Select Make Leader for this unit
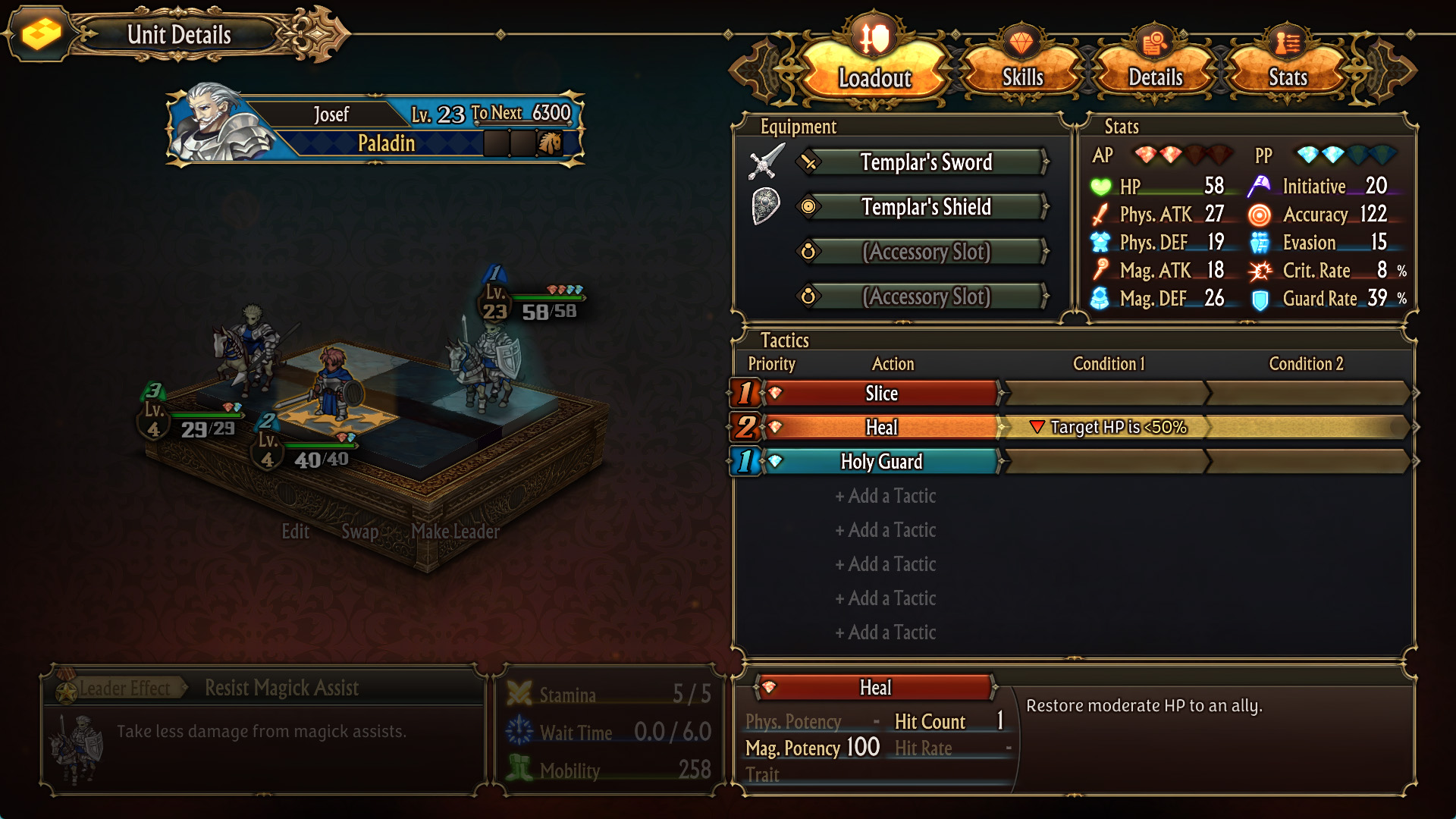This screenshot has width=1456, height=819. click(x=455, y=532)
